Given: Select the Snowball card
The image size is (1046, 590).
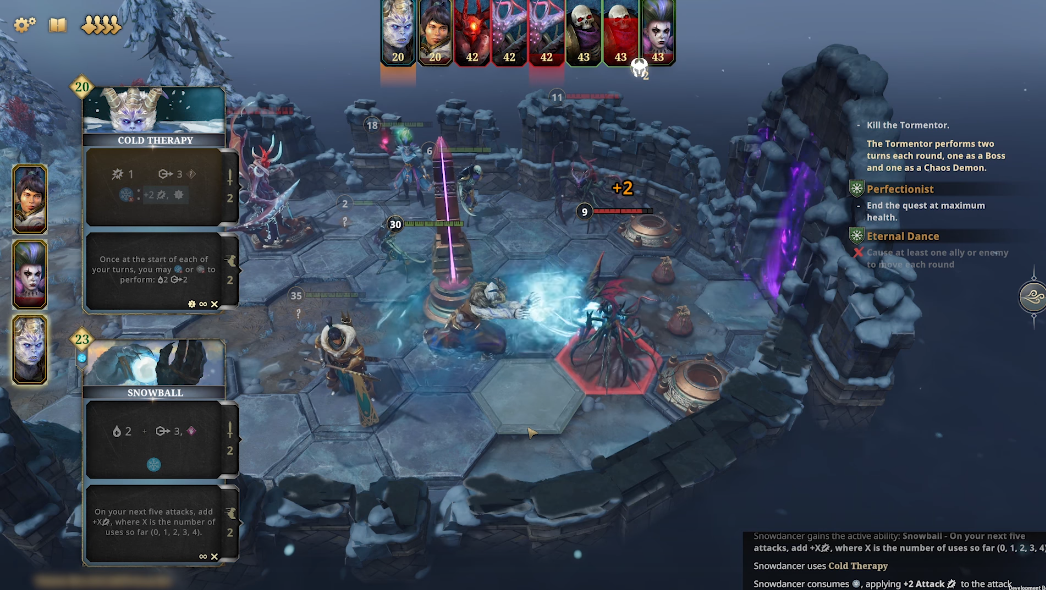Looking at the screenshot, I should click(x=154, y=370).
